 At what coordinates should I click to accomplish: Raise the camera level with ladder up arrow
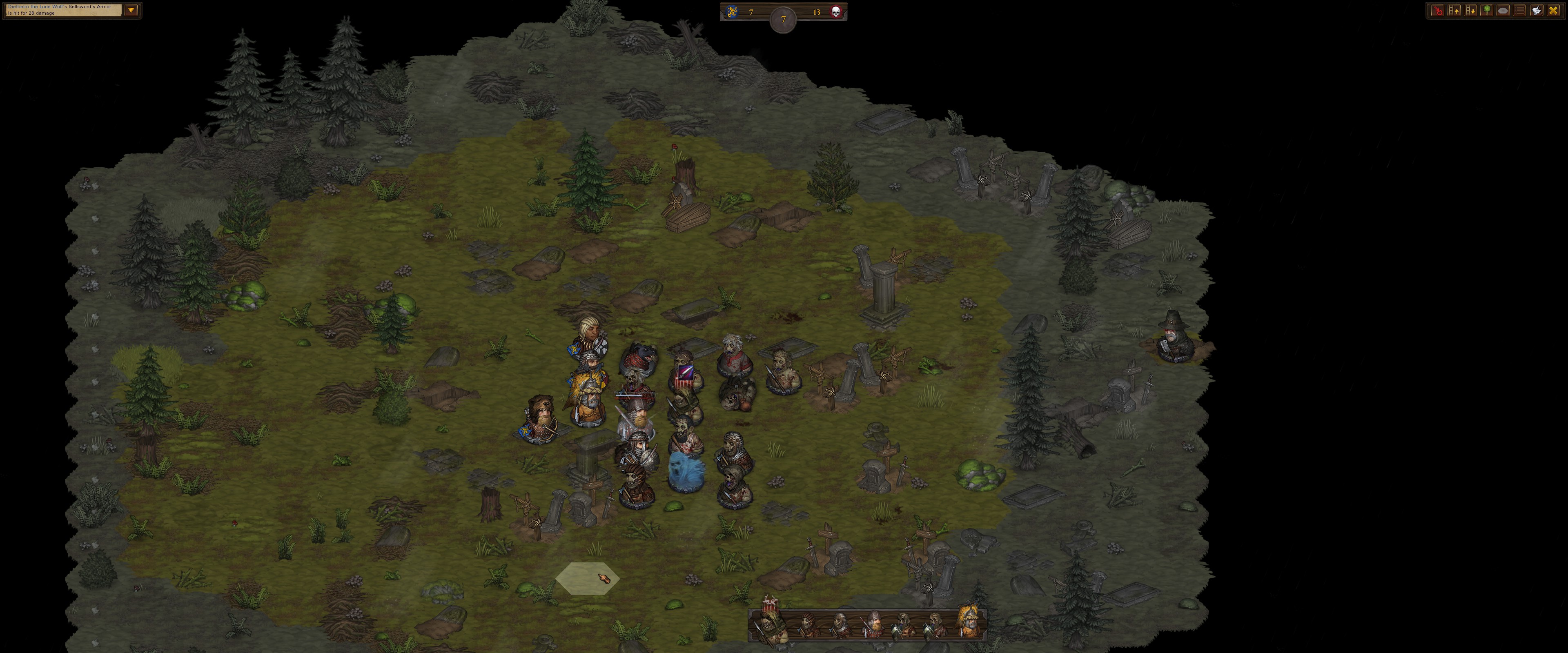(1454, 11)
